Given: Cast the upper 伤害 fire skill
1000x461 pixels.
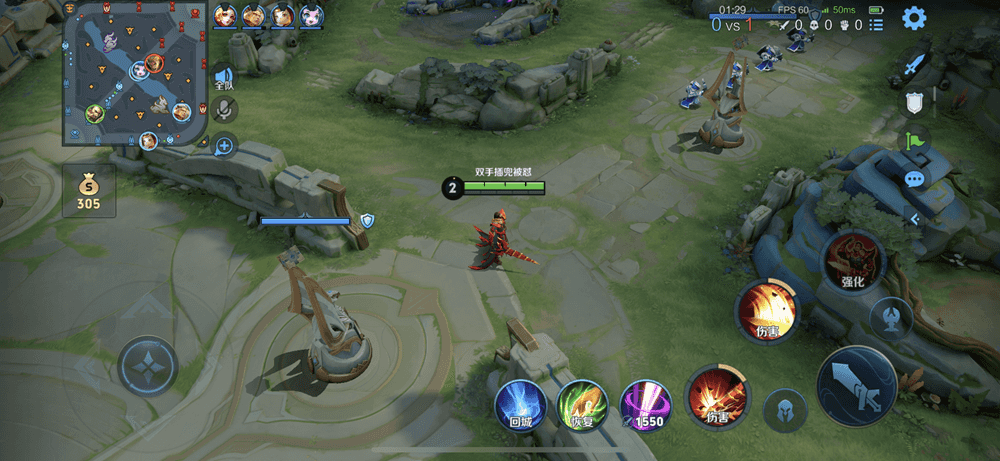Looking at the screenshot, I should tap(767, 311).
